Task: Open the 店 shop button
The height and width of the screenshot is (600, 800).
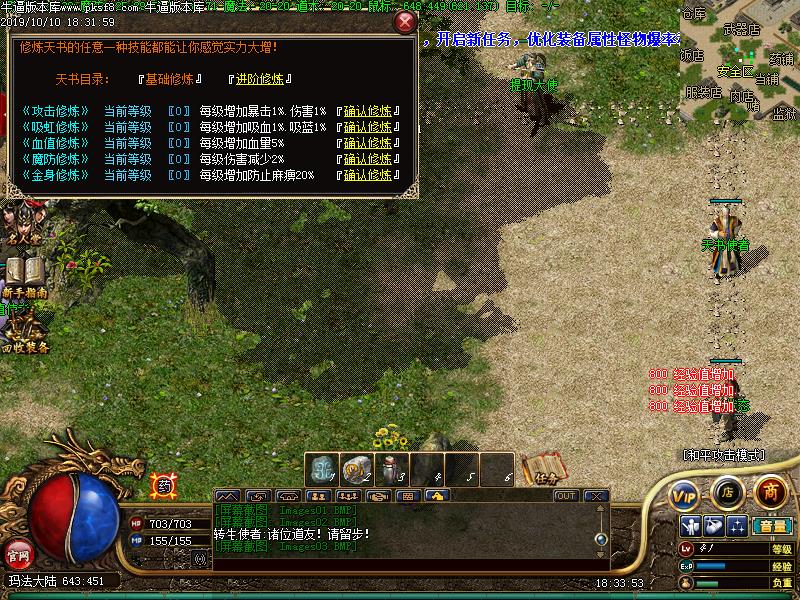Action: pyautogui.click(x=727, y=492)
